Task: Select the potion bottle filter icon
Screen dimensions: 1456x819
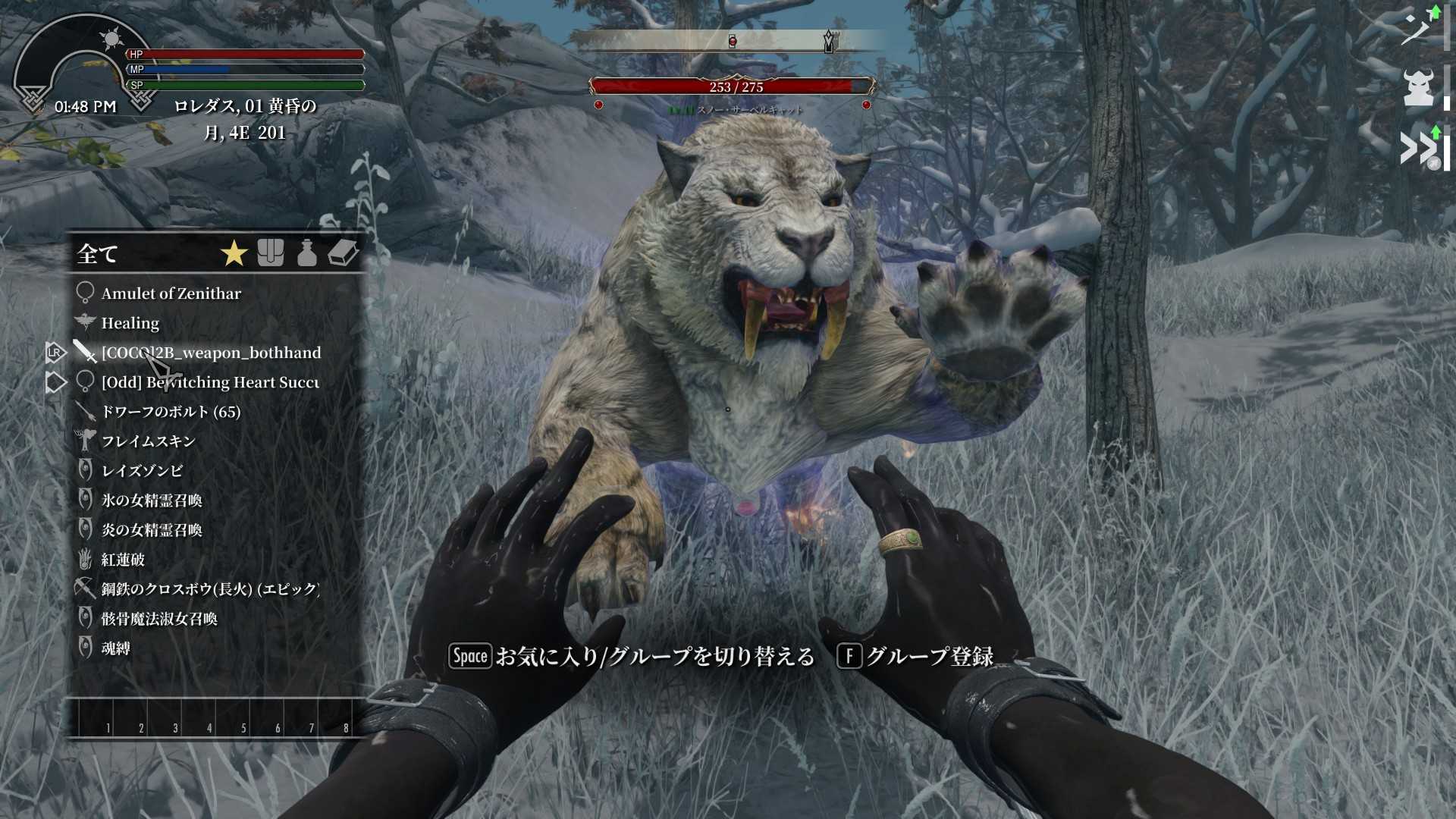Action: click(x=306, y=253)
